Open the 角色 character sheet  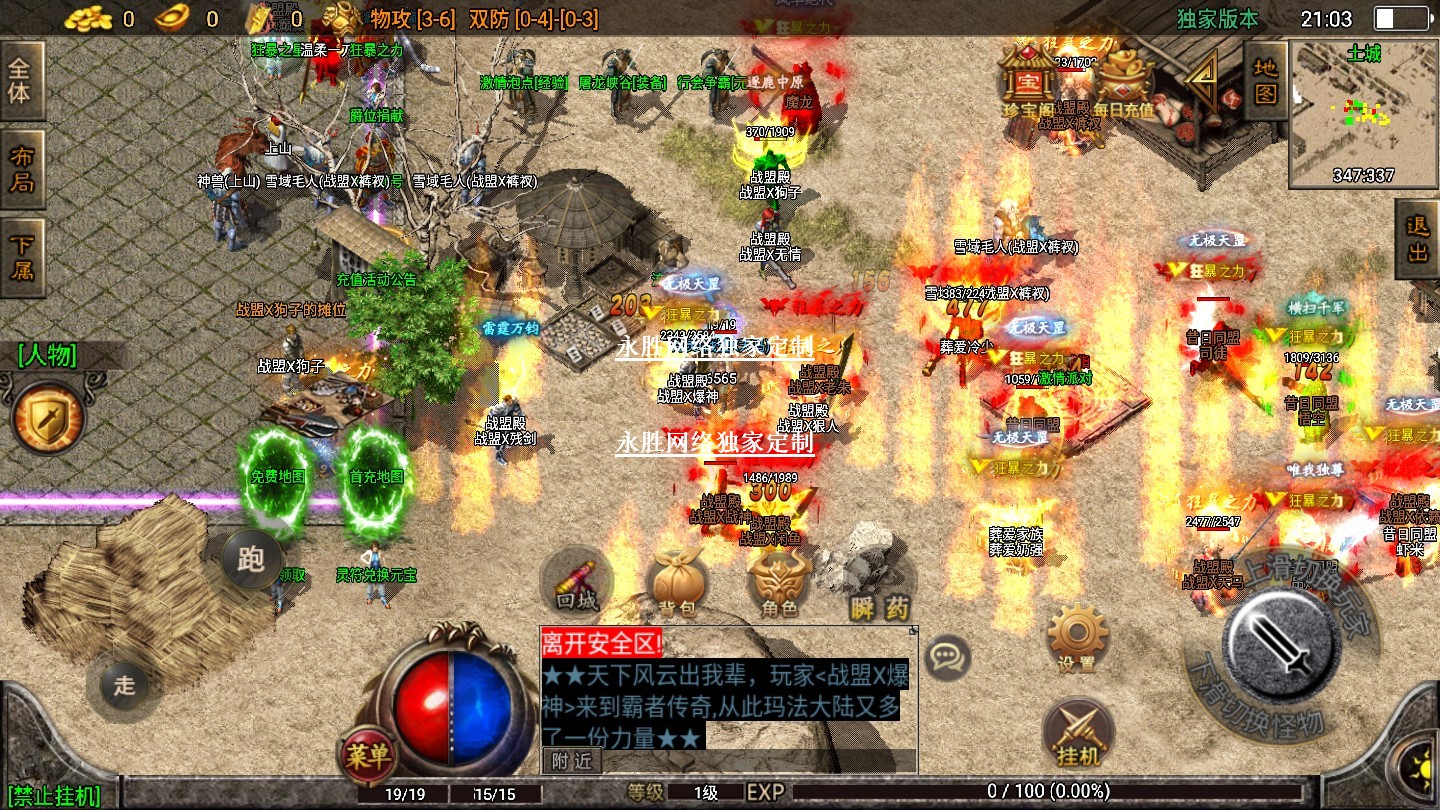[x=780, y=584]
